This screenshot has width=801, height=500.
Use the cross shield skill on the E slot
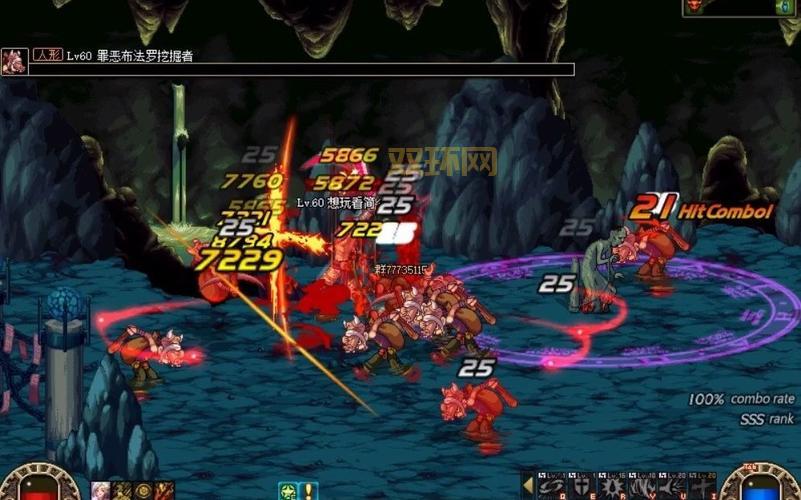(579, 487)
